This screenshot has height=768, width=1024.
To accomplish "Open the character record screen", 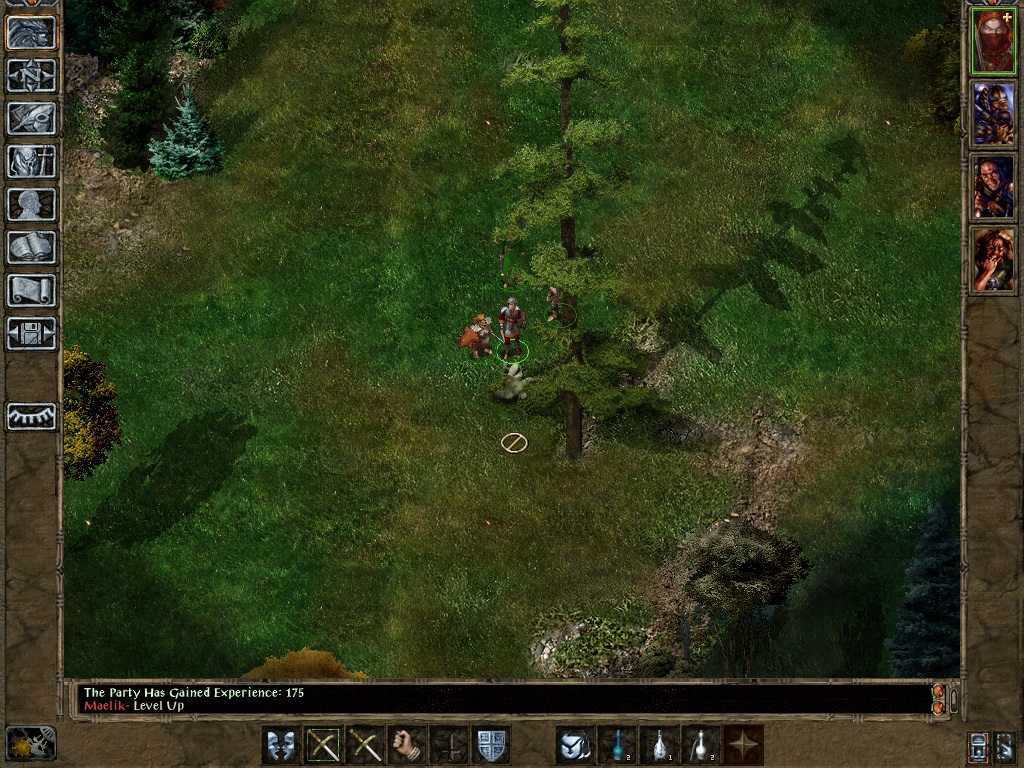I will click(32, 205).
